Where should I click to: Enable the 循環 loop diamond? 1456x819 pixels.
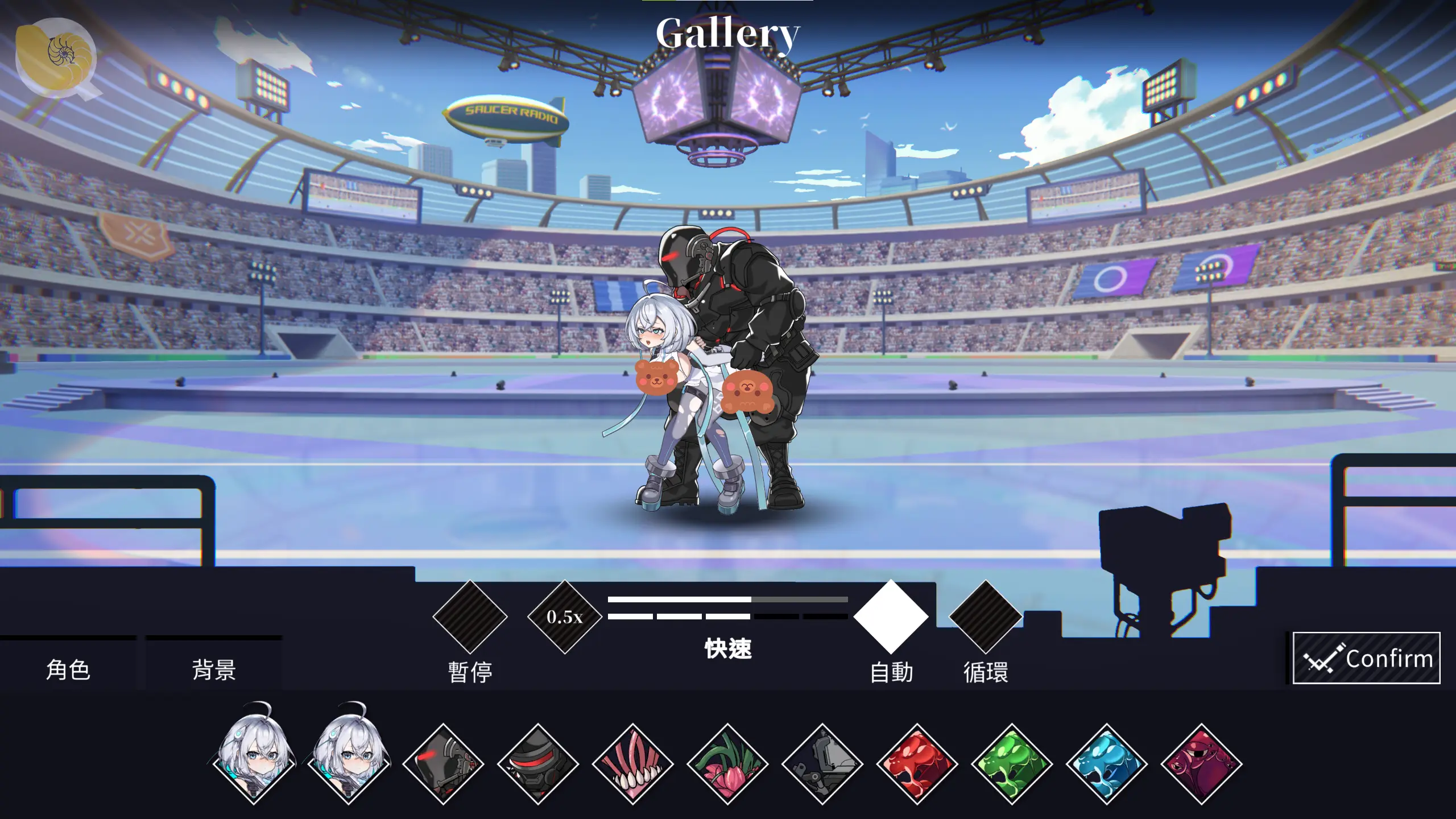coord(986,617)
